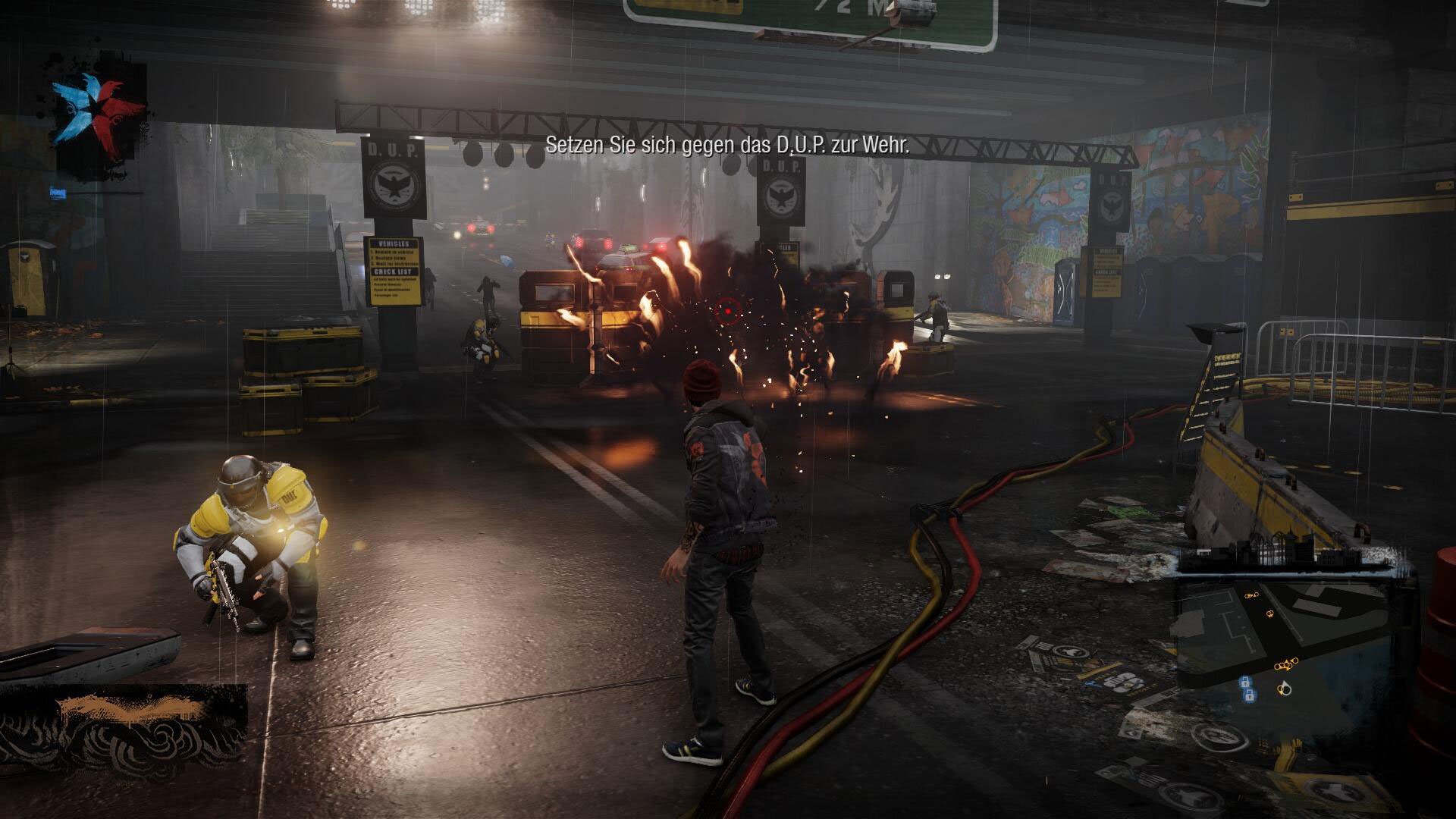Click the topmost orange objective marker on minimap

tap(1251, 595)
